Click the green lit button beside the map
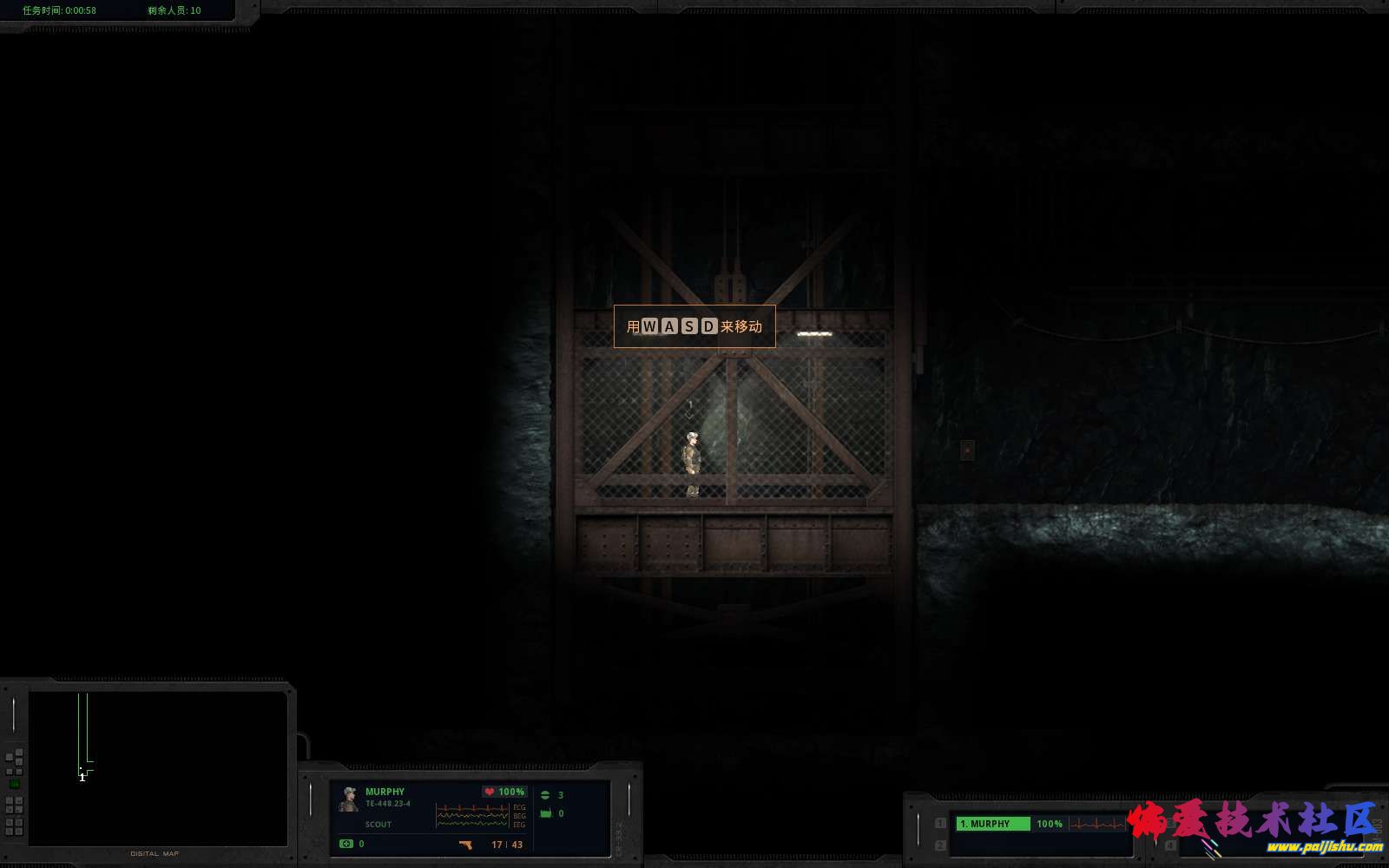 pyautogui.click(x=15, y=784)
